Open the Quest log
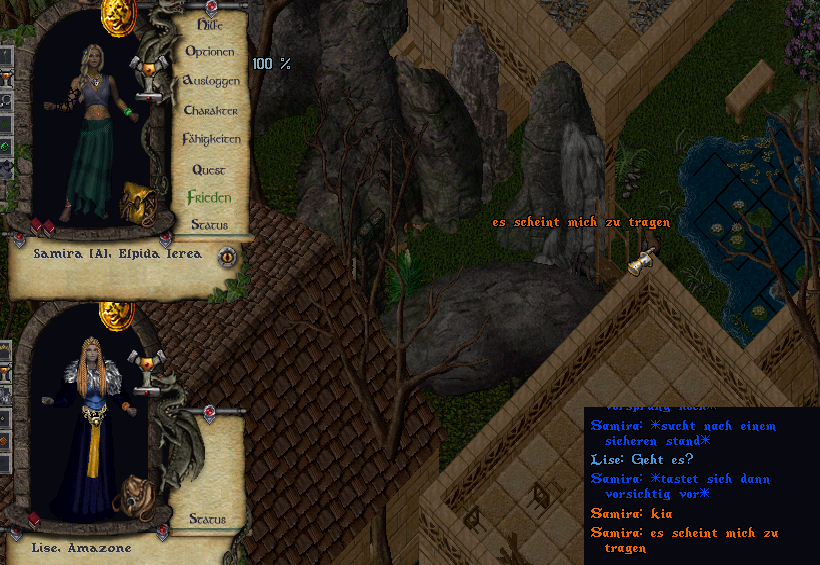The image size is (820, 565). pyautogui.click(x=210, y=170)
